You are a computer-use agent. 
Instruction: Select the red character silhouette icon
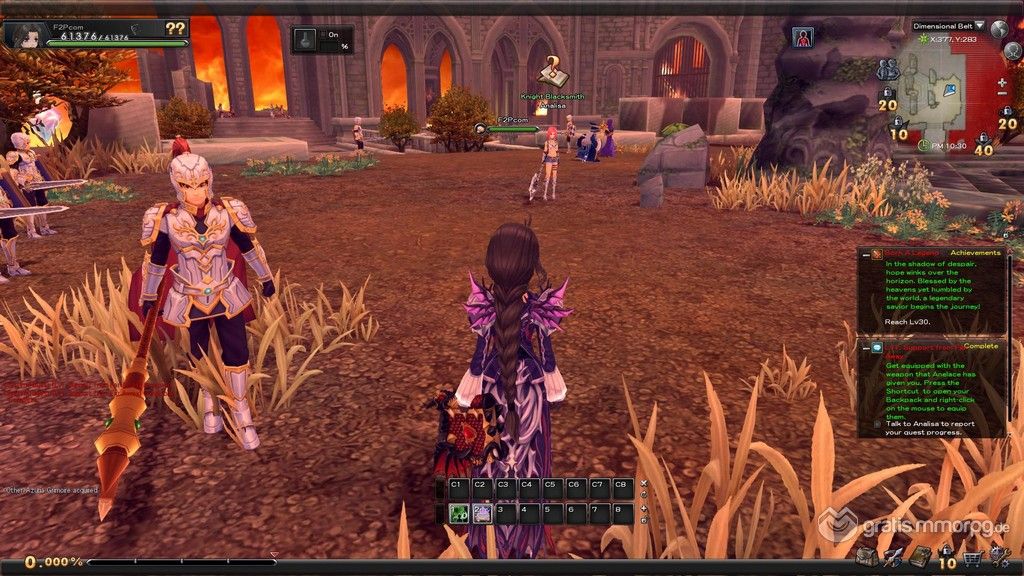pyautogui.click(x=802, y=37)
